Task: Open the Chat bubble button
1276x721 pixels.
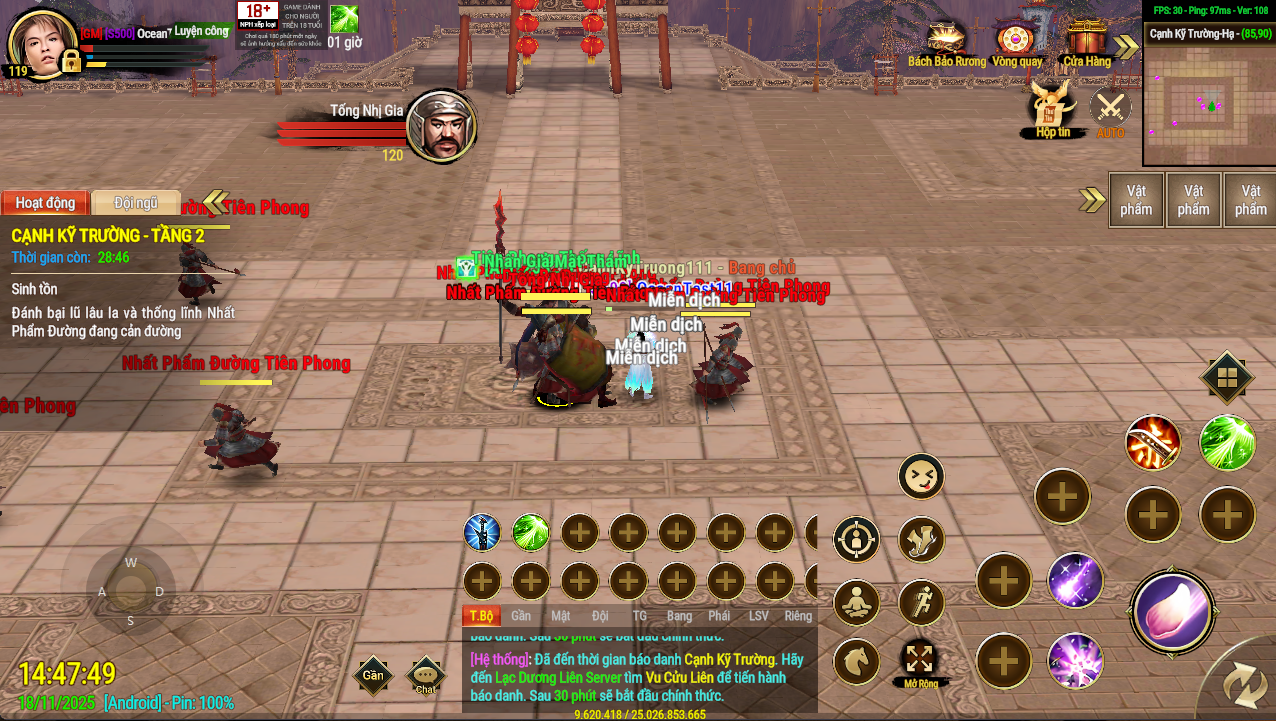Action: (x=427, y=676)
